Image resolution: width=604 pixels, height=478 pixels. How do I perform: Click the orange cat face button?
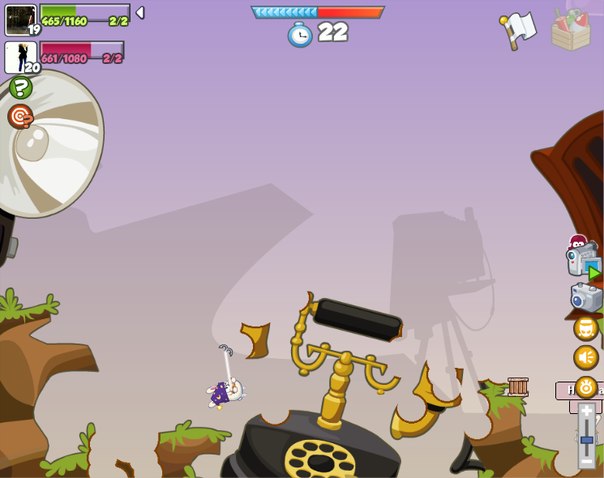pyautogui.click(x=586, y=328)
